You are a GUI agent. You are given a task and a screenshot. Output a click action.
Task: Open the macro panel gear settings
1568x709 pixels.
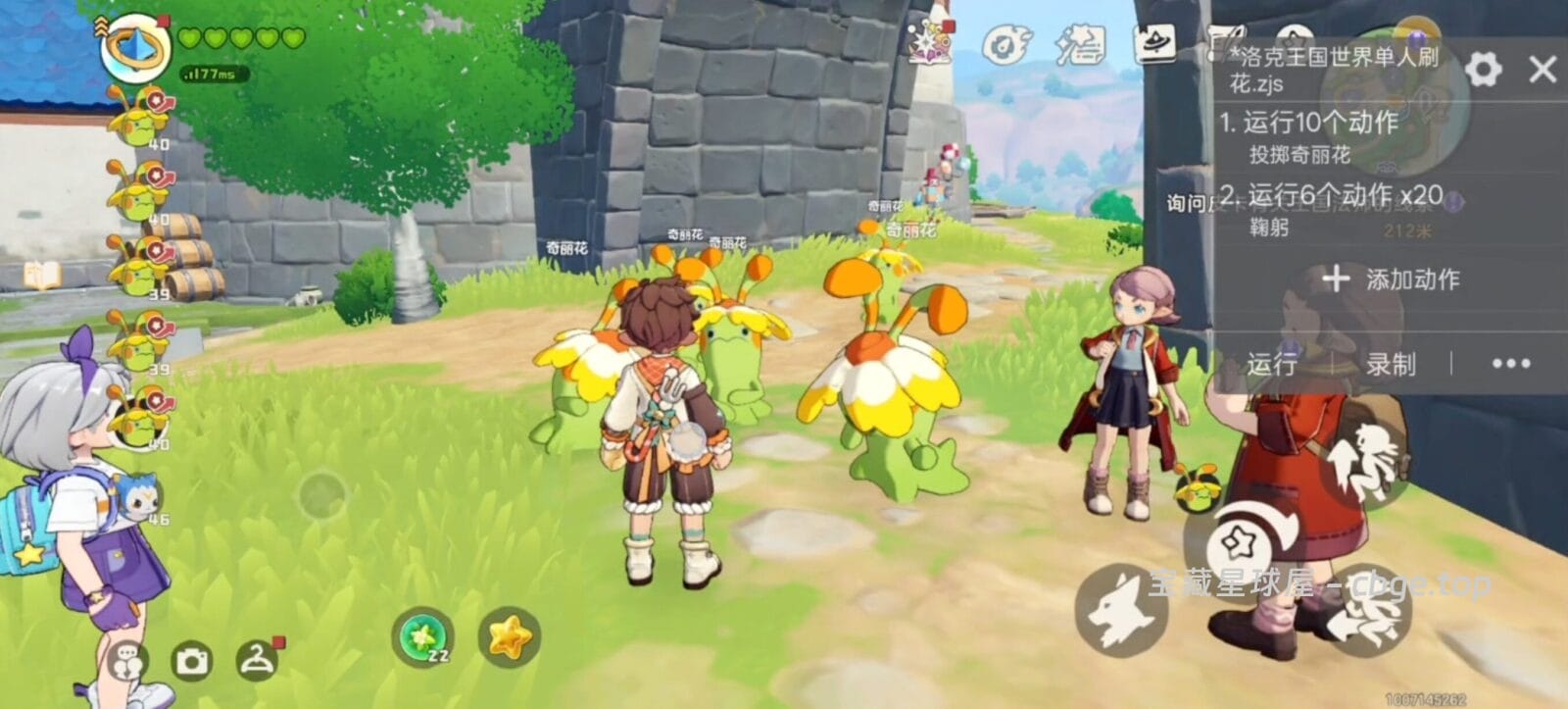1483,69
